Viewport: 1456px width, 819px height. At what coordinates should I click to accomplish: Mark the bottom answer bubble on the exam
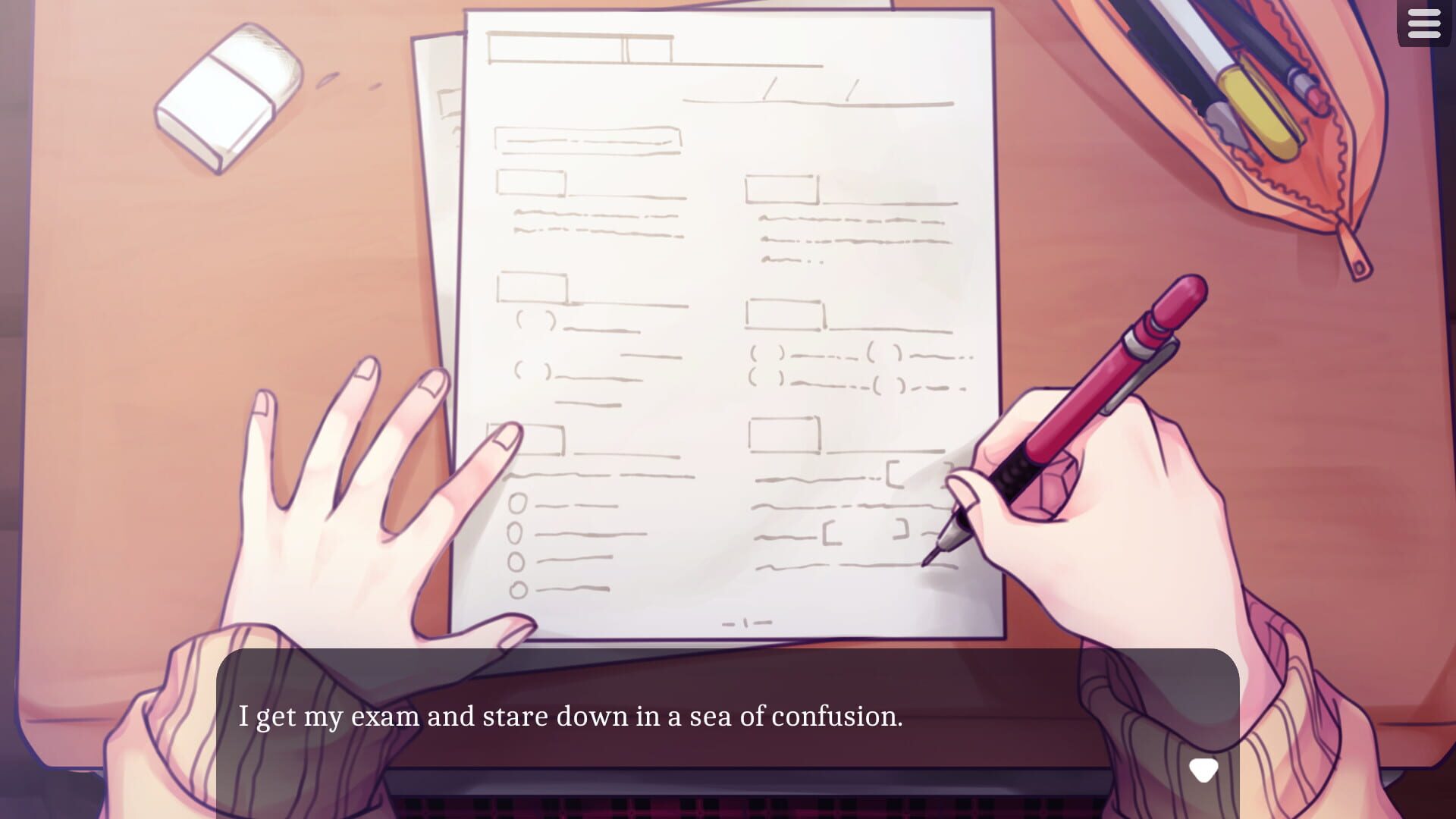coord(518,590)
